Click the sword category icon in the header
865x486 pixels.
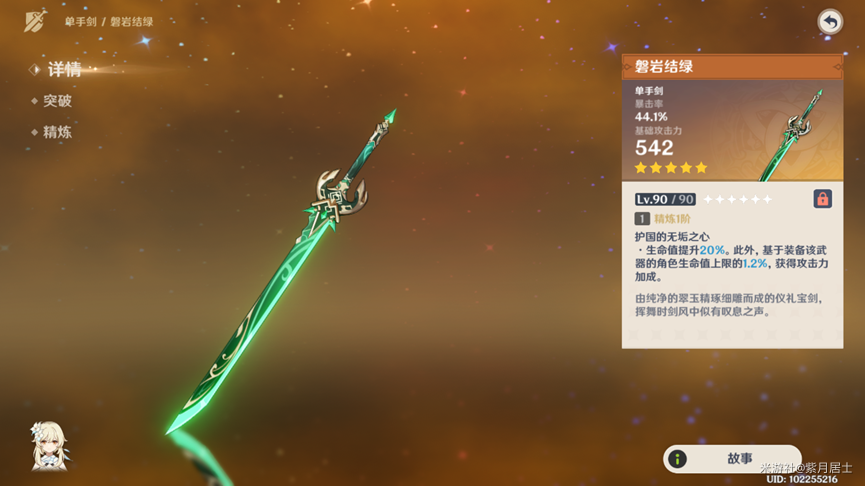tap(36, 21)
